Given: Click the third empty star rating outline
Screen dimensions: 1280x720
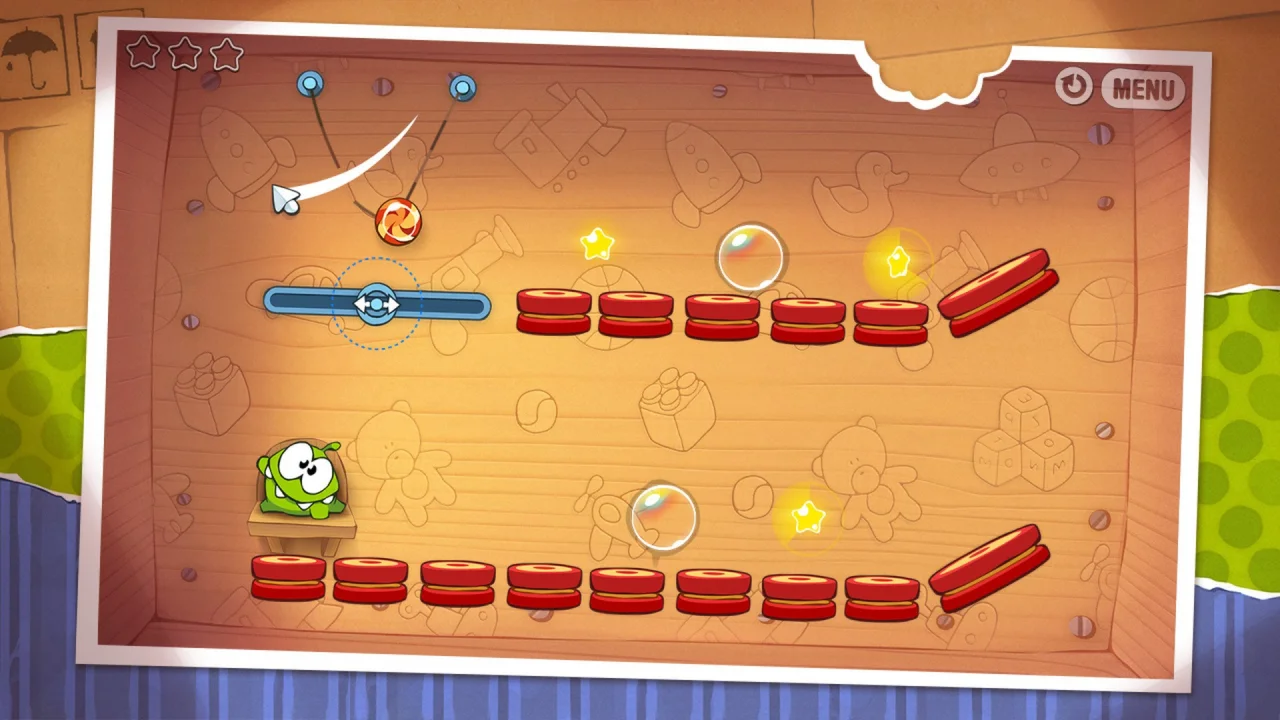Looking at the screenshot, I should [226, 55].
